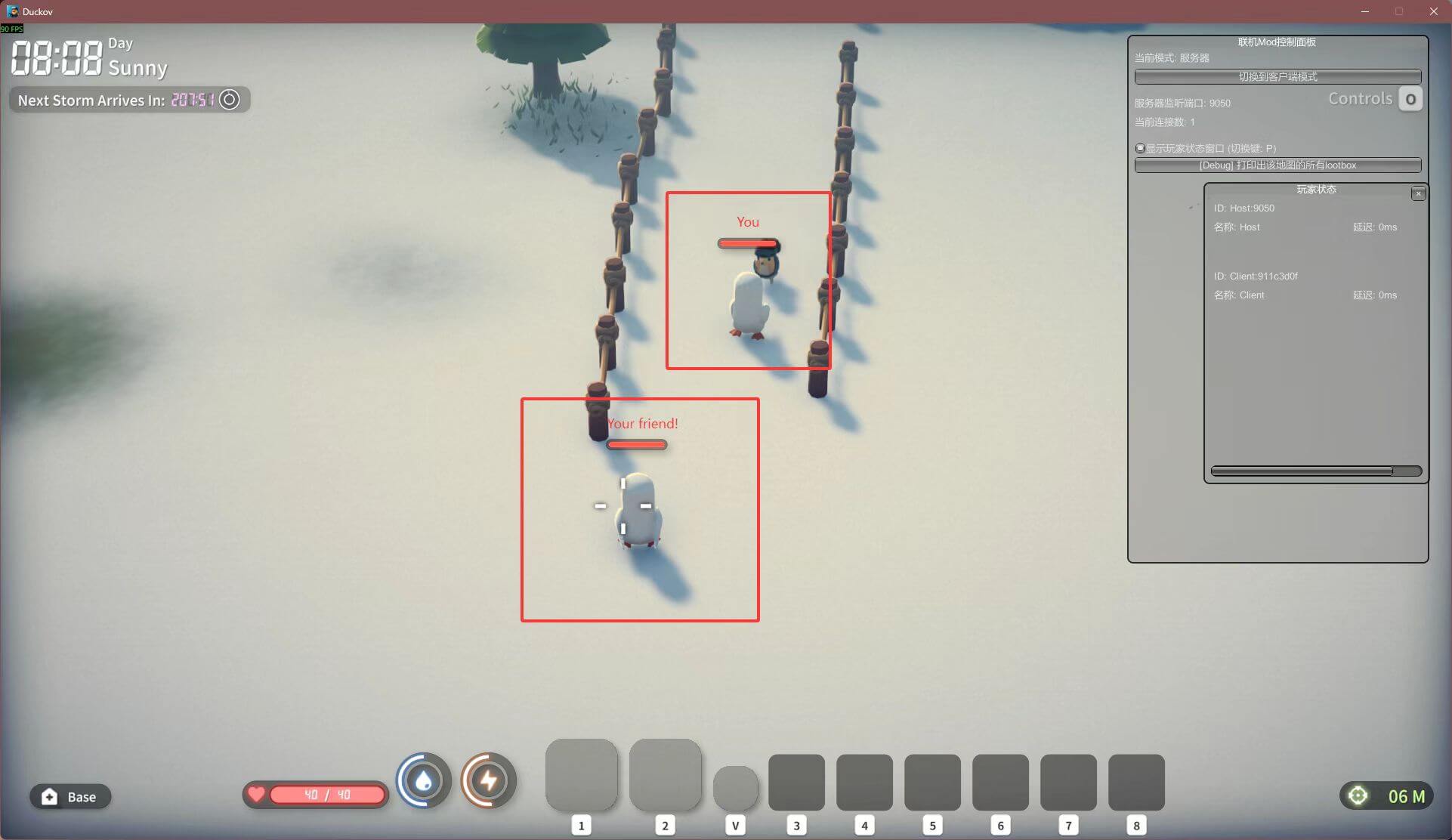
Task: Close the Duckov game window
Action: [1433, 11]
